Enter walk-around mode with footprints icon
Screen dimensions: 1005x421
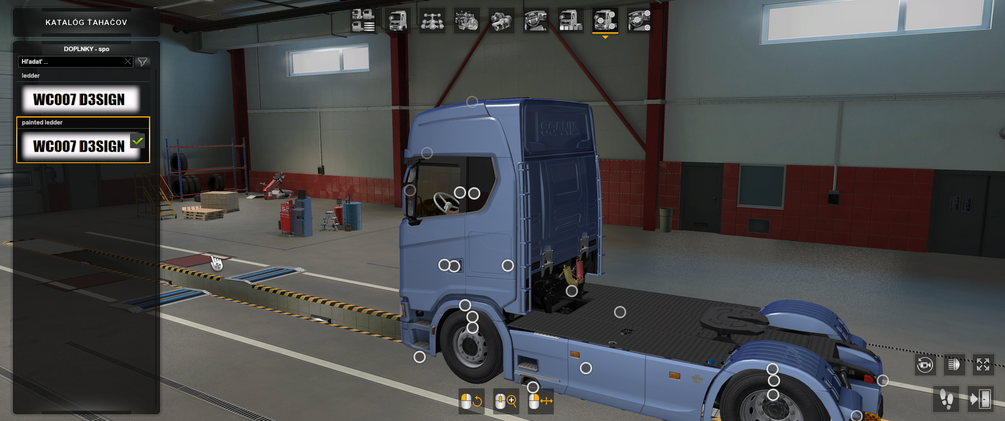[x=946, y=399]
